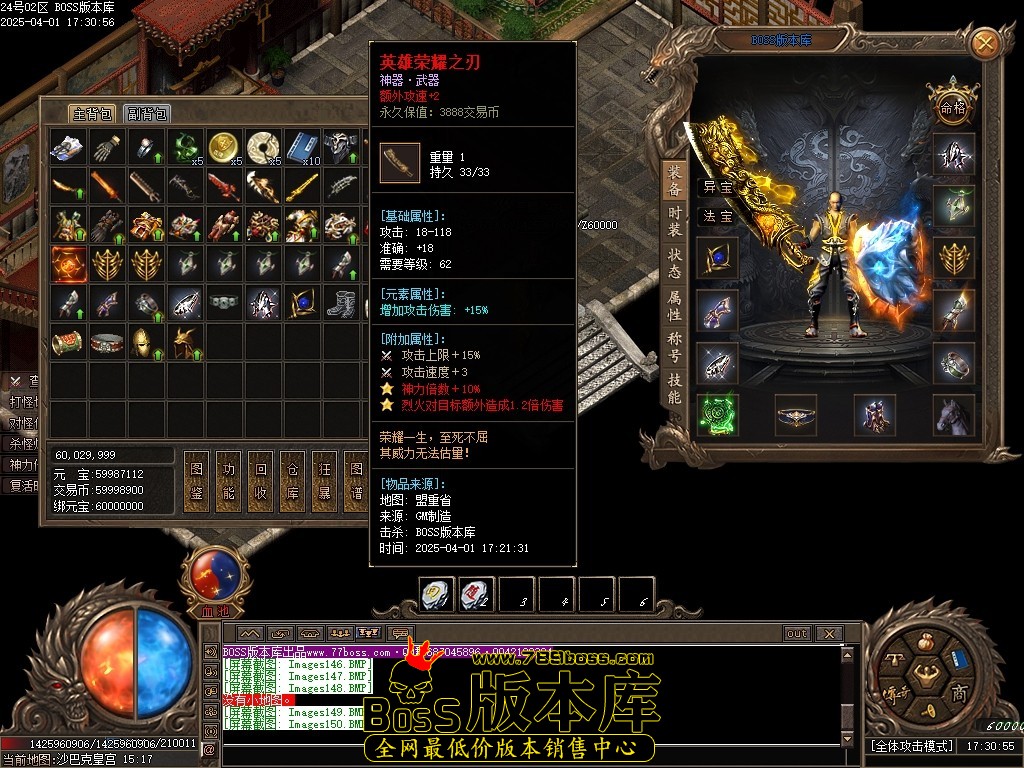Open the 仓库 warehouse button
The height and width of the screenshot is (768, 1024).
pos(292,481)
